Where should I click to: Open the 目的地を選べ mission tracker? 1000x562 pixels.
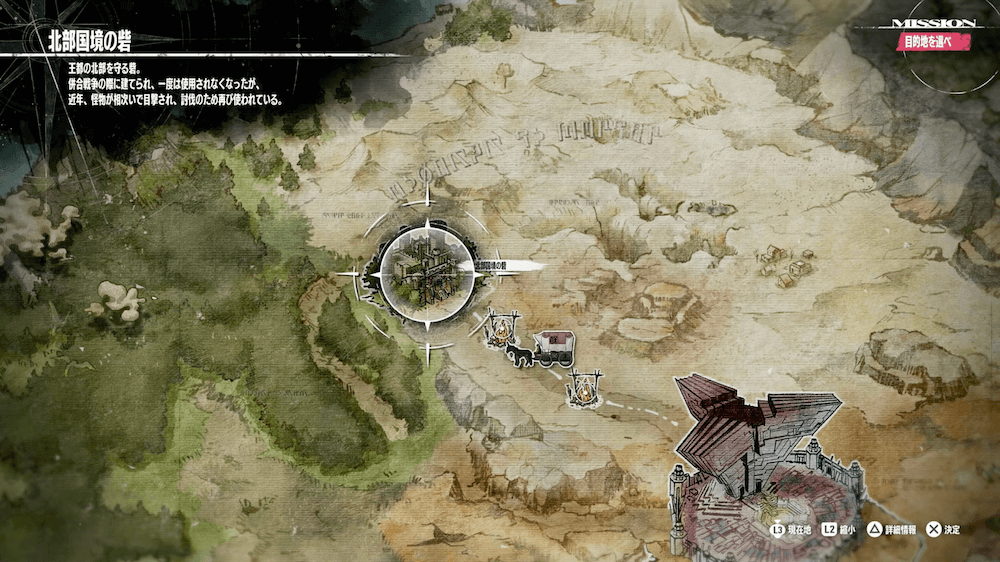pos(936,43)
